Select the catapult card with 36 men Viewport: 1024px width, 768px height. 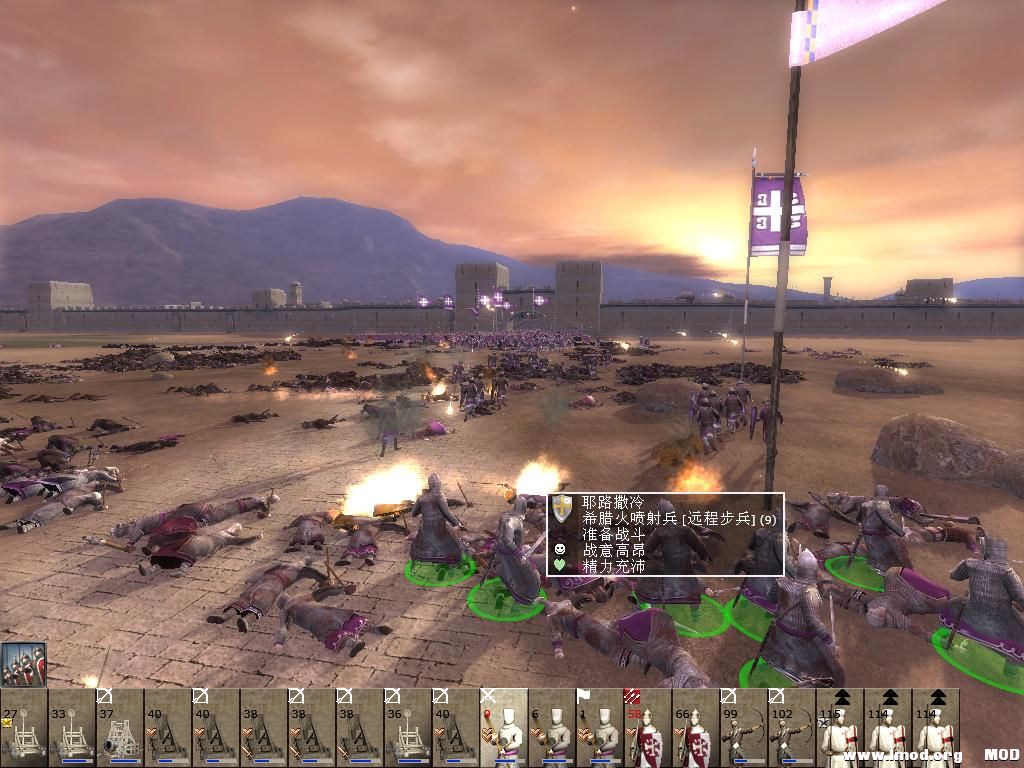tap(408, 728)
